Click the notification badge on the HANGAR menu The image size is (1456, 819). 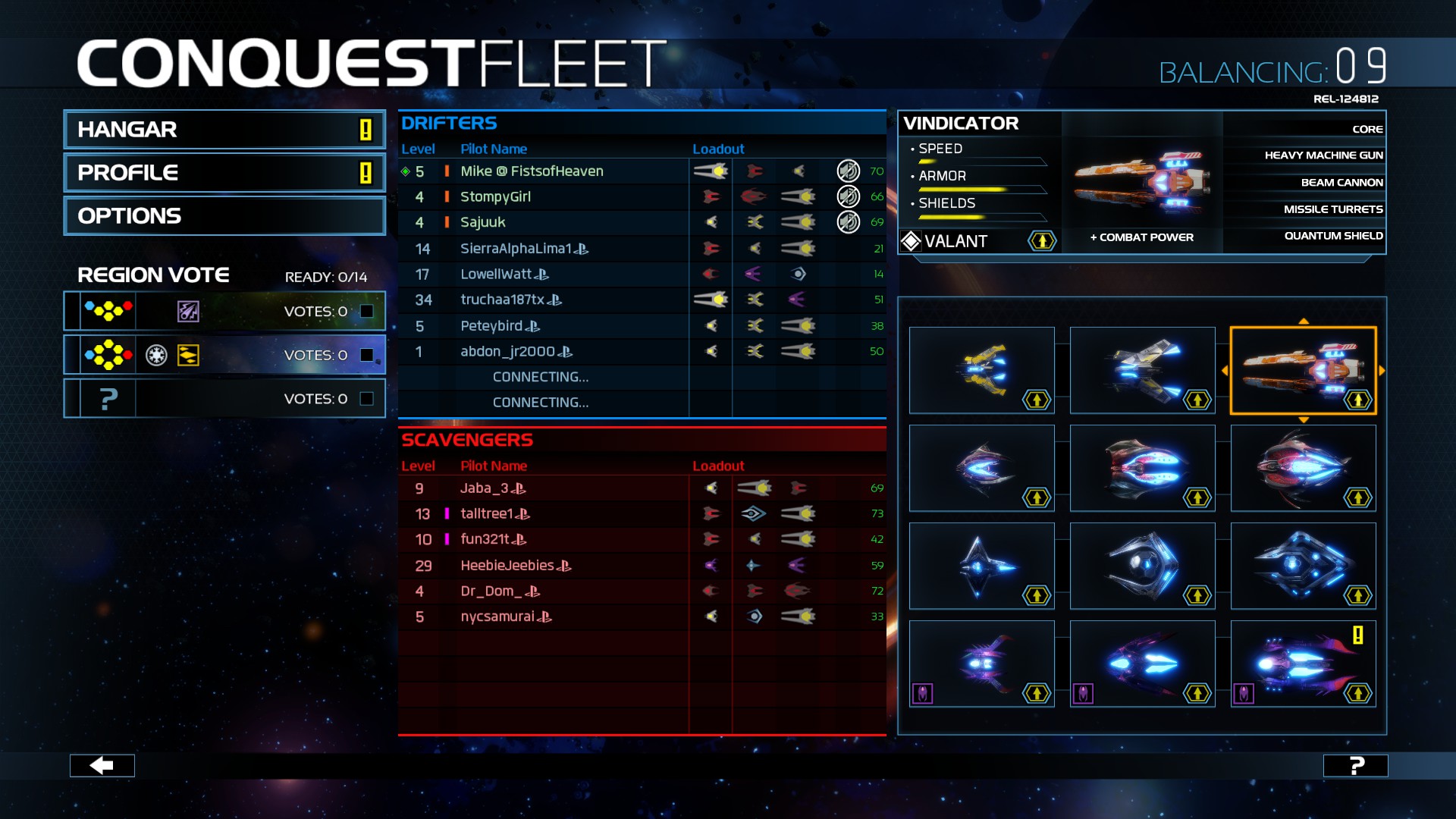pos(364,130)
